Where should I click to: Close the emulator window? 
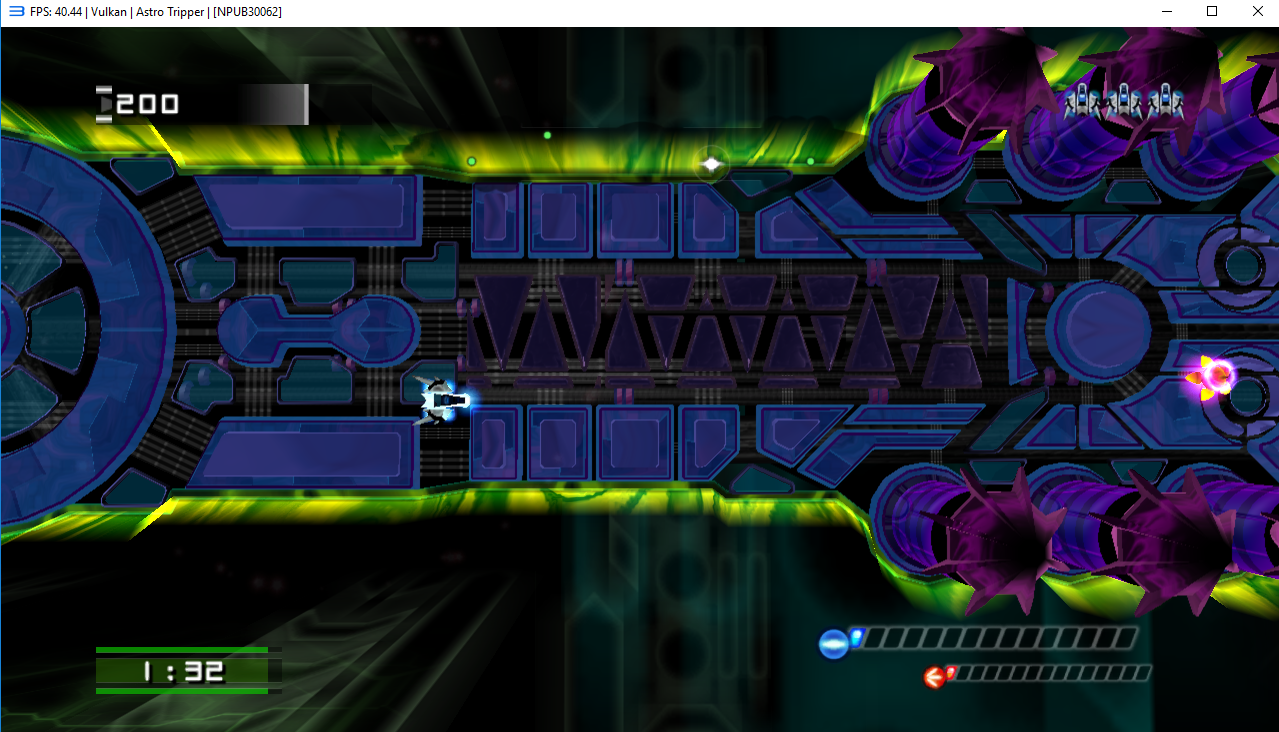click(1257, 11)
